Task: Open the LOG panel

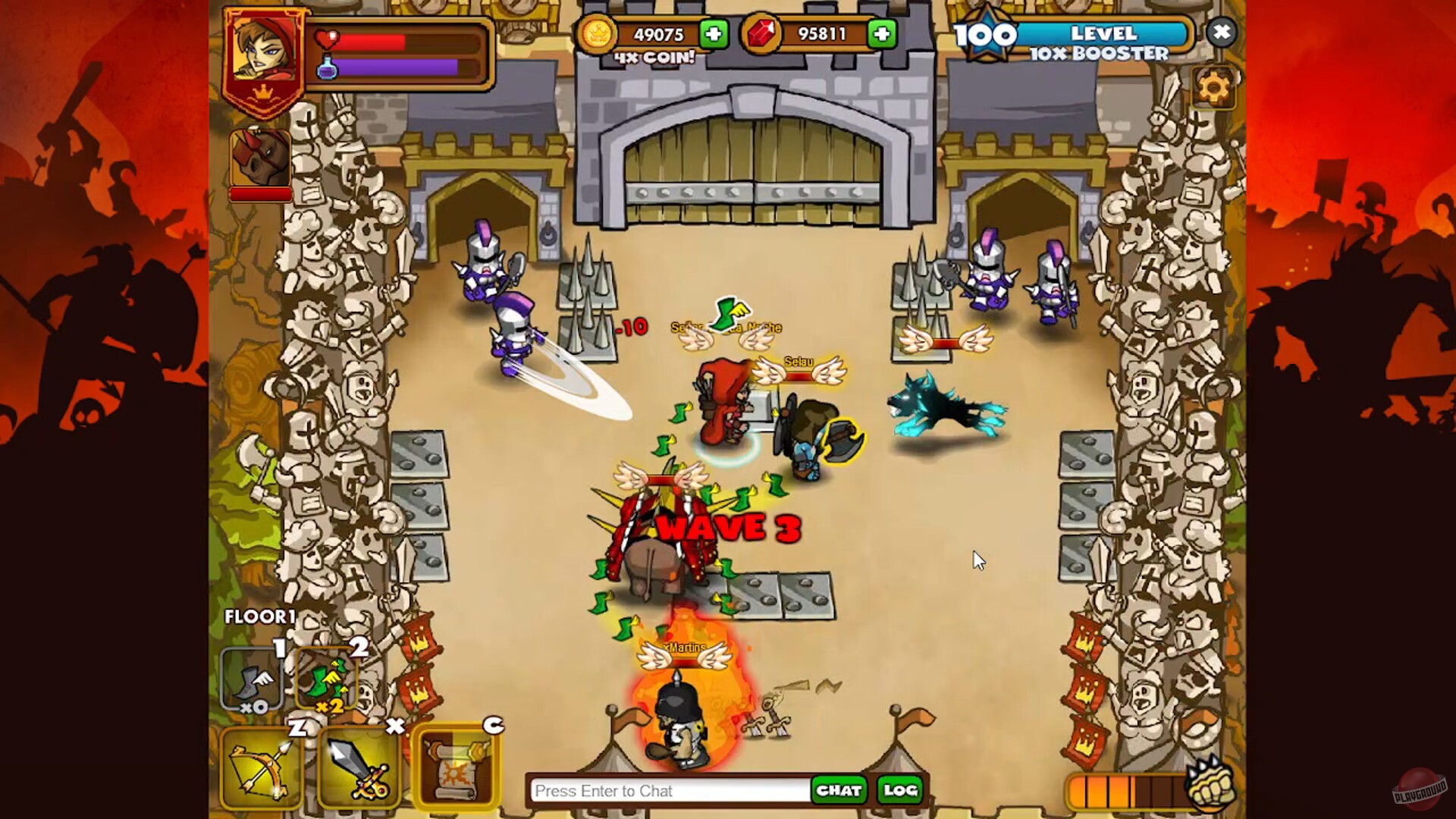Action: point(899,791)
